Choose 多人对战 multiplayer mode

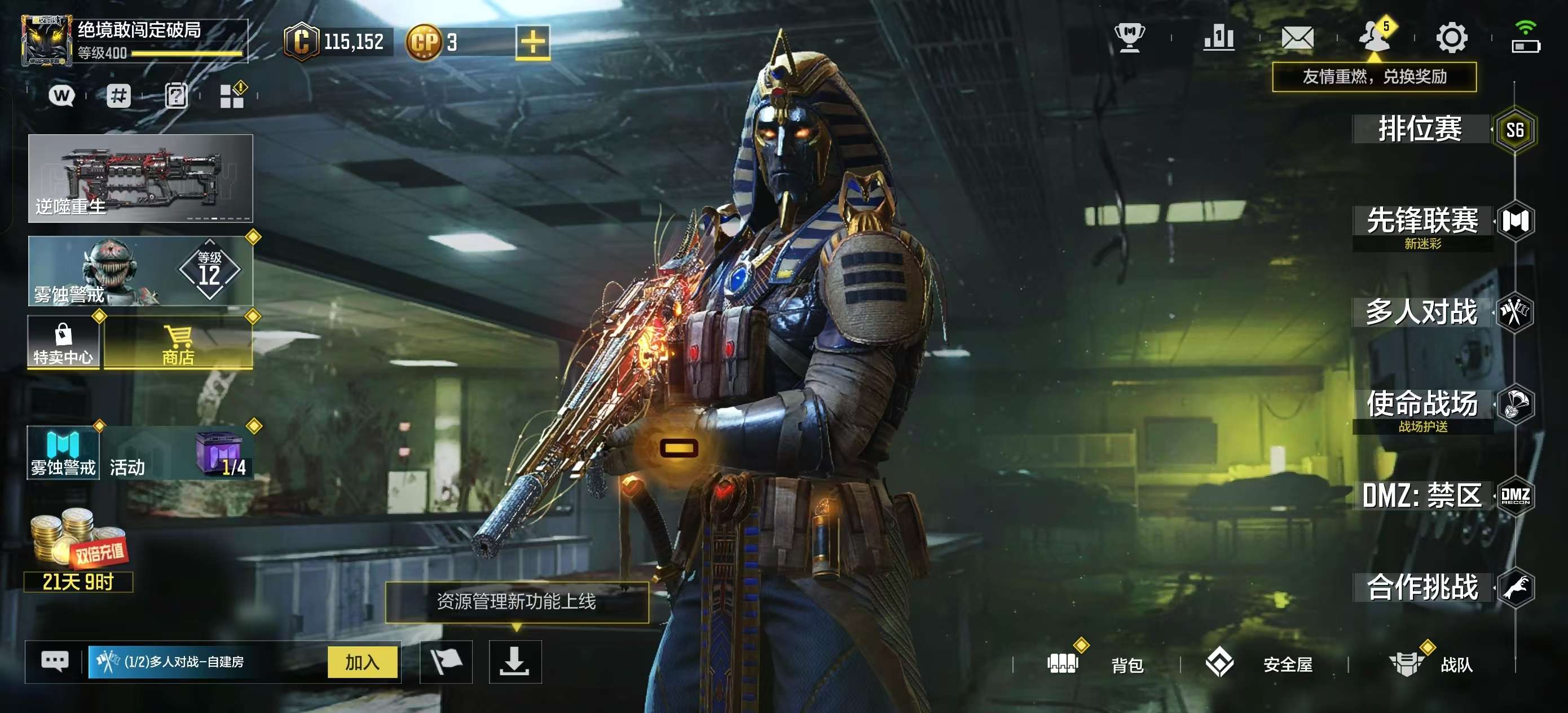[x=1422, y=313]
